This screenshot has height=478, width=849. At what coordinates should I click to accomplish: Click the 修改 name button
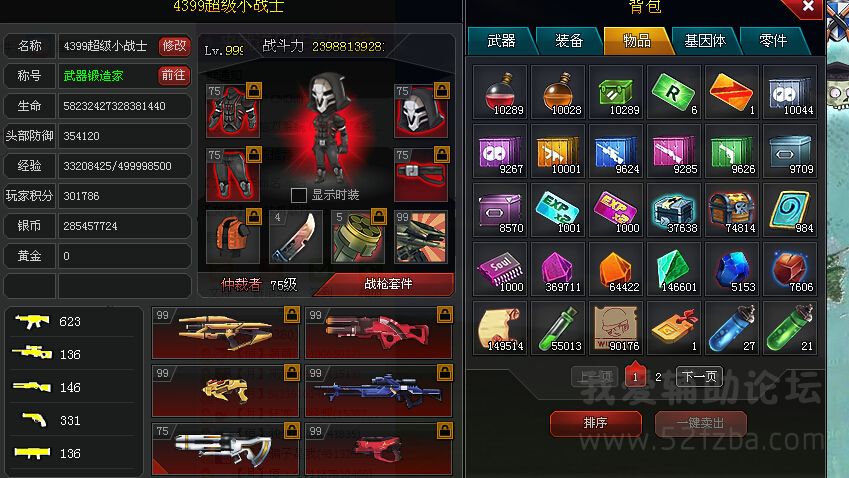coord(173,46)
